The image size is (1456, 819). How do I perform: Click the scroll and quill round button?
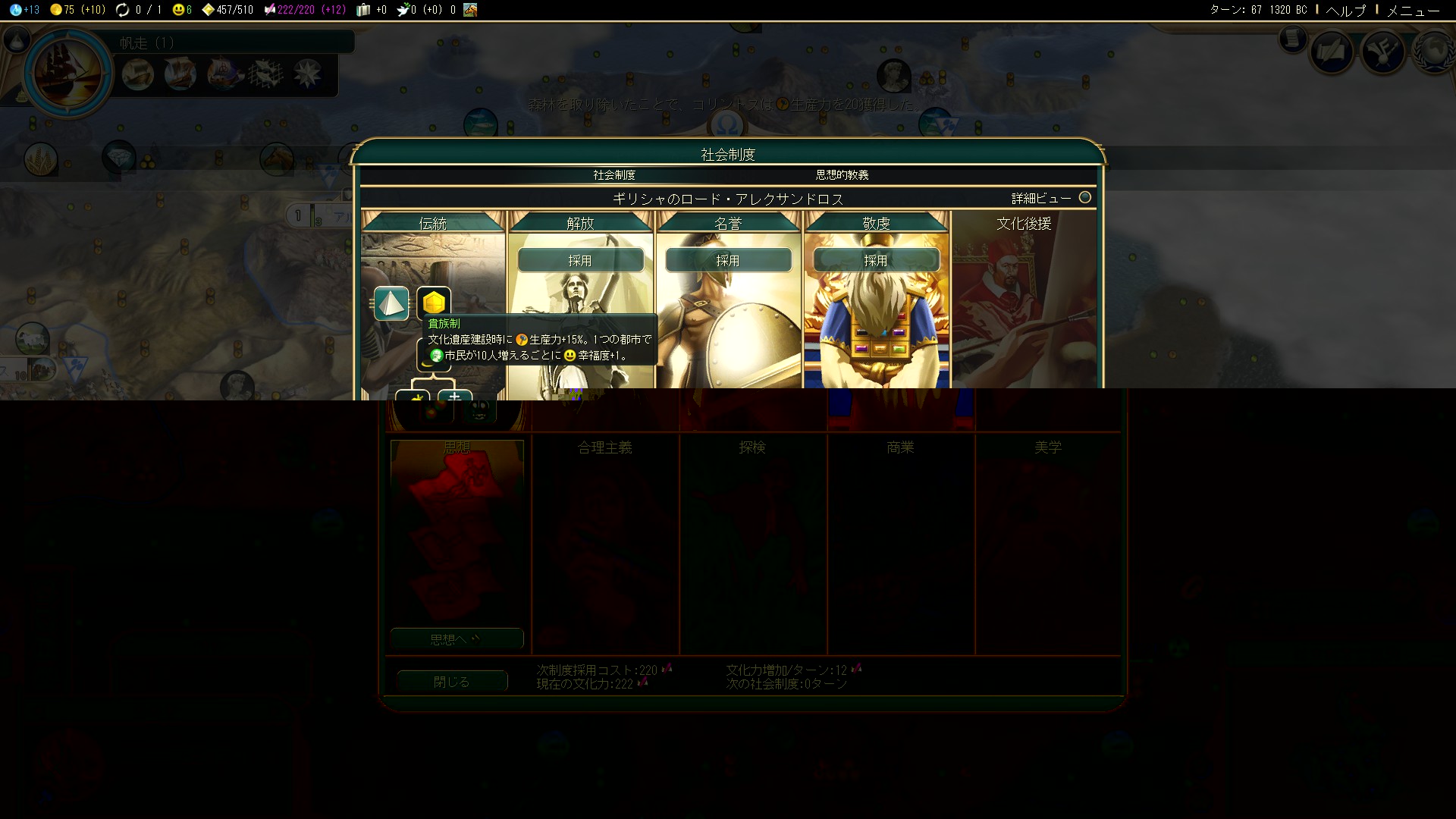(1332, 52)
